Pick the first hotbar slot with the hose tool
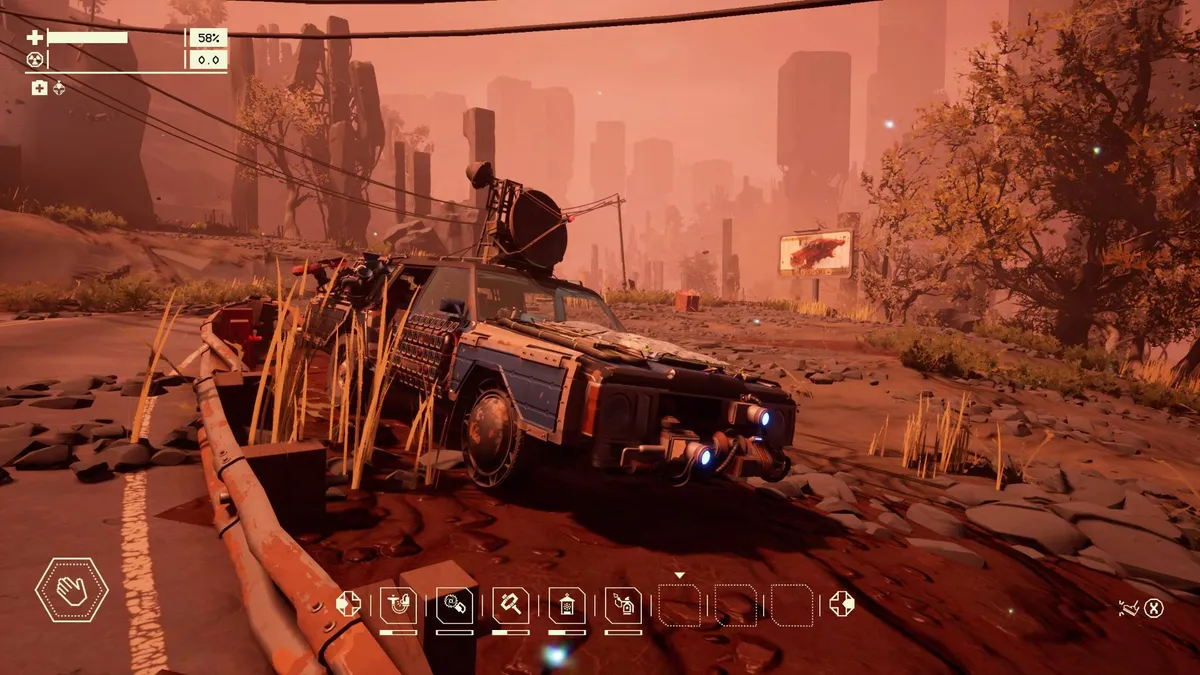 pos(399,604)
